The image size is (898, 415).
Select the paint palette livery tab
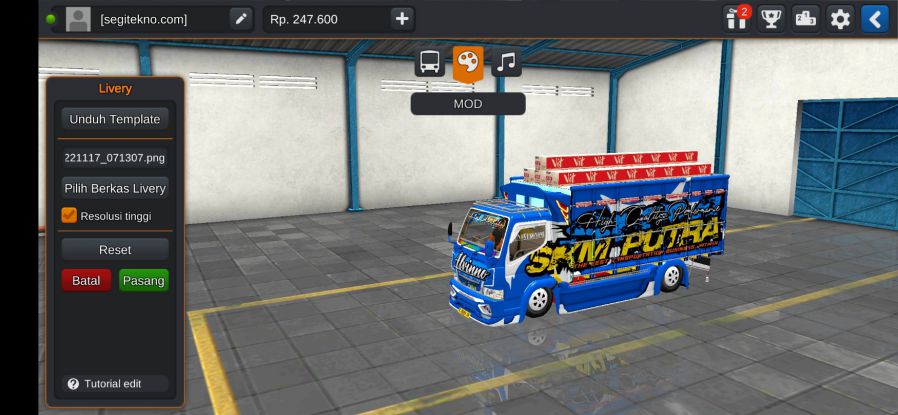click(x=467, y=63)
